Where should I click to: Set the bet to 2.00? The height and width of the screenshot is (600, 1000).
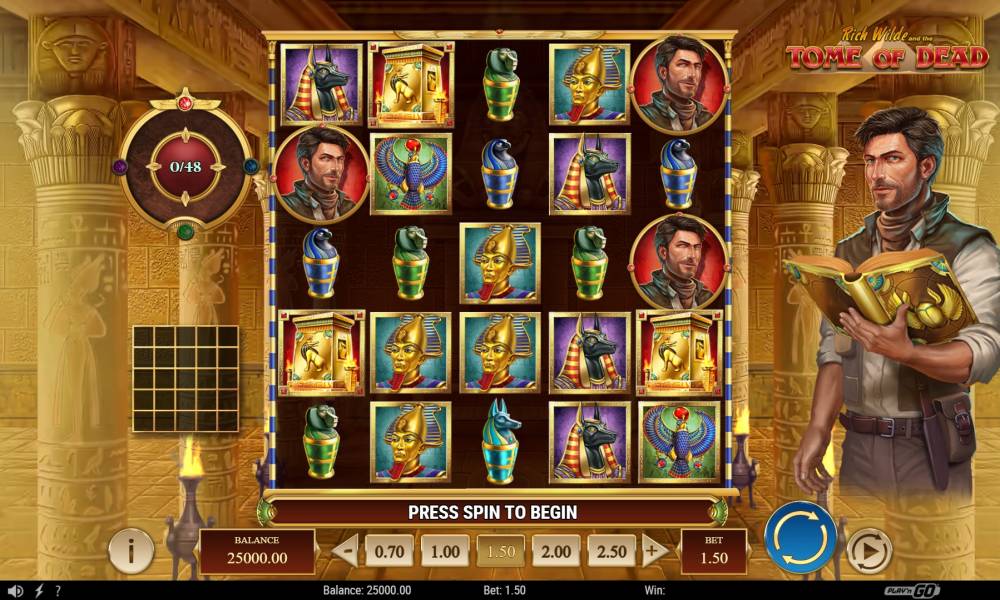point(556,551)
